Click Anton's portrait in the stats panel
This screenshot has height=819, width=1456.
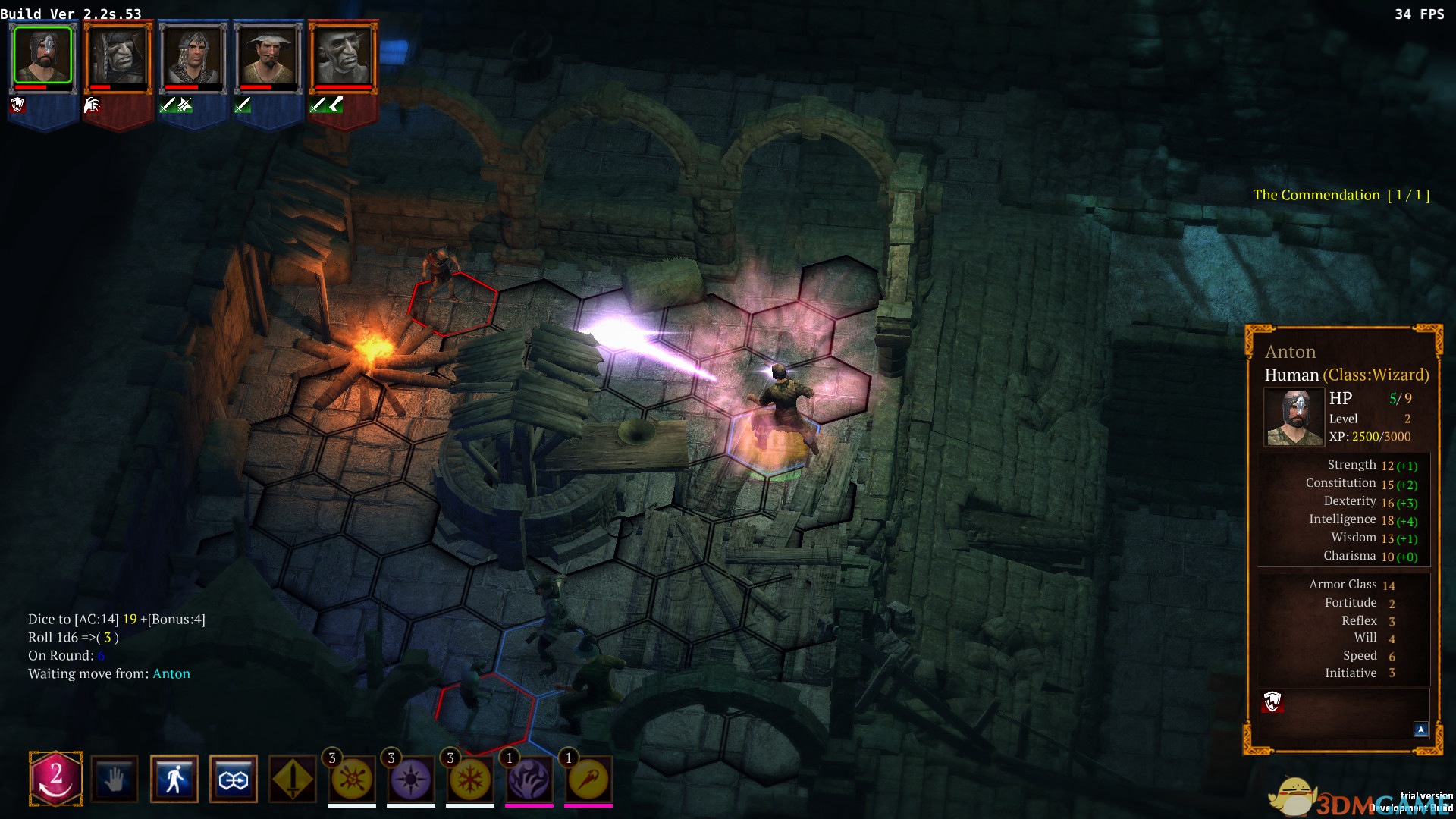(1294, 417)
